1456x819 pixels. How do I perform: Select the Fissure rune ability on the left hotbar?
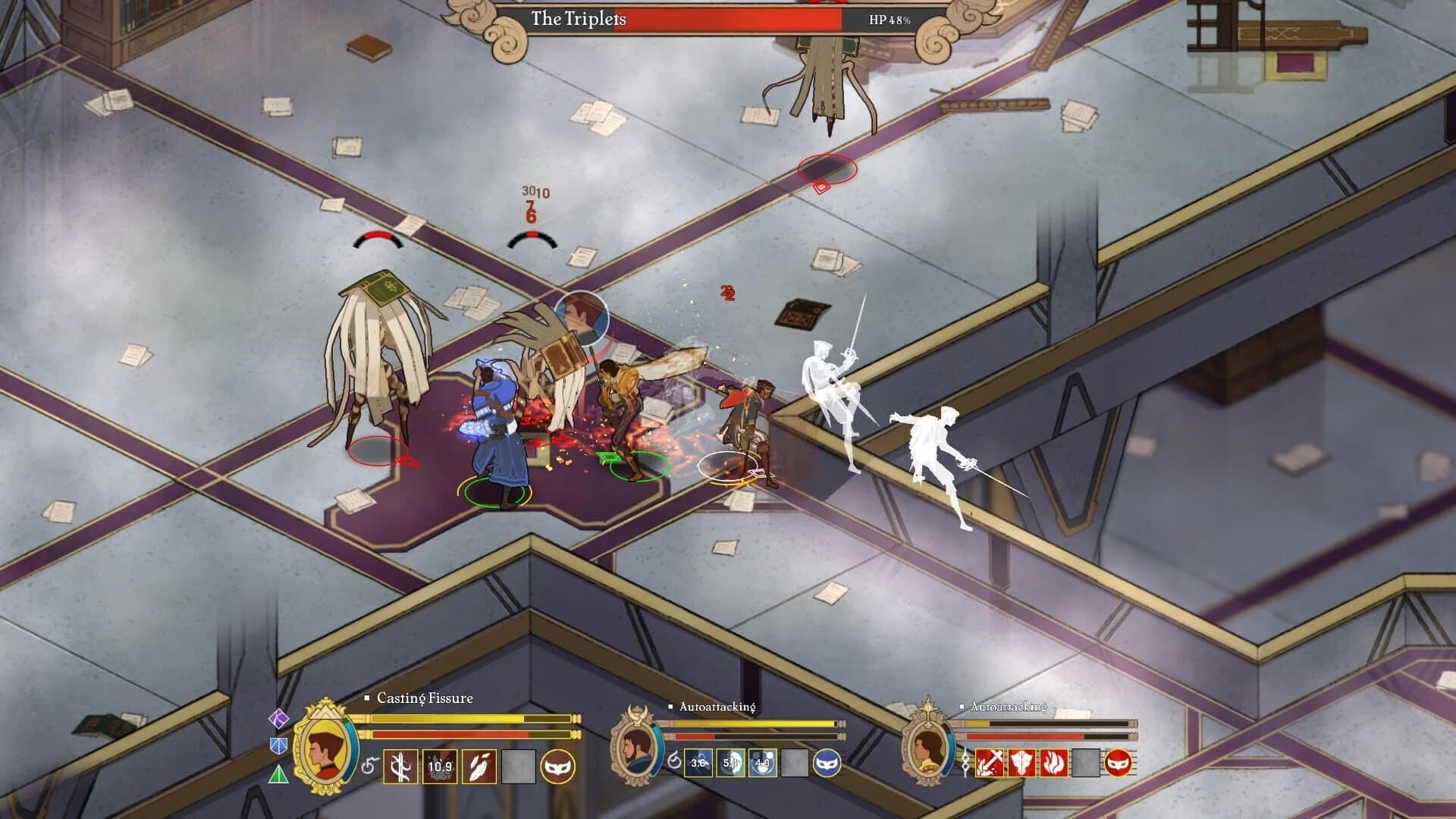400,766
